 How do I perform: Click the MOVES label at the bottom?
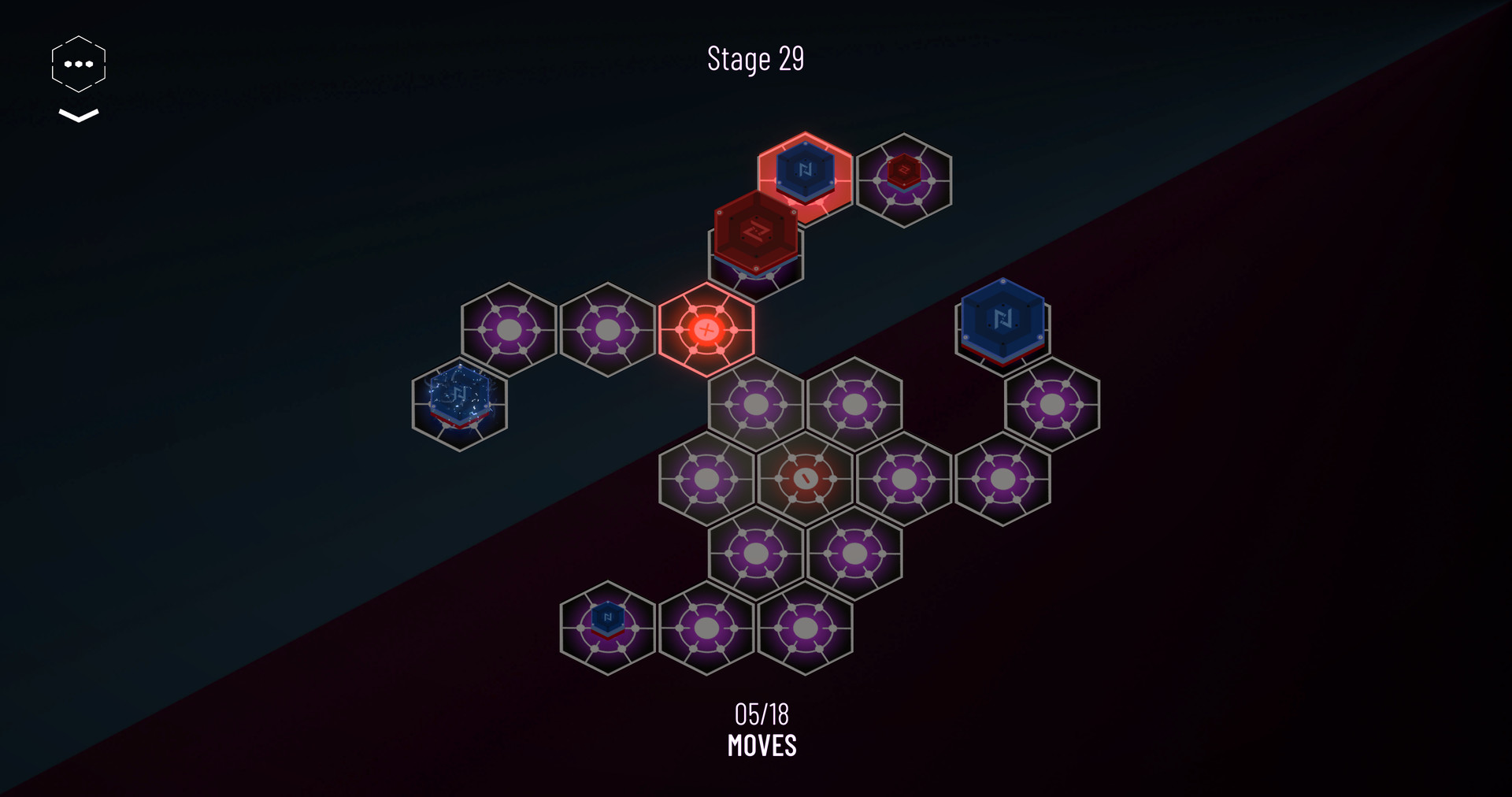click(761, 744)
